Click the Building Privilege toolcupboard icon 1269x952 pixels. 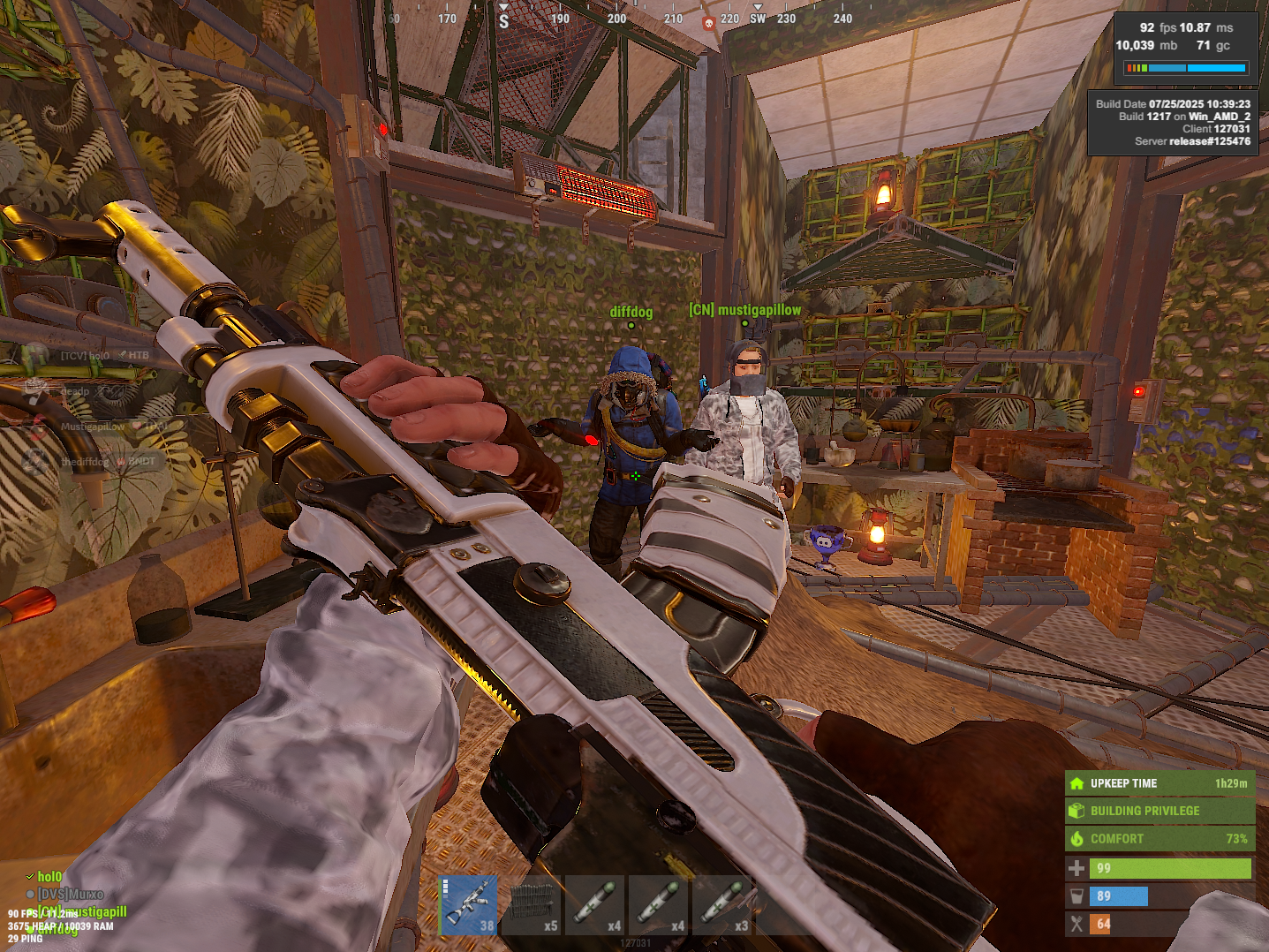coord(1077,811)
